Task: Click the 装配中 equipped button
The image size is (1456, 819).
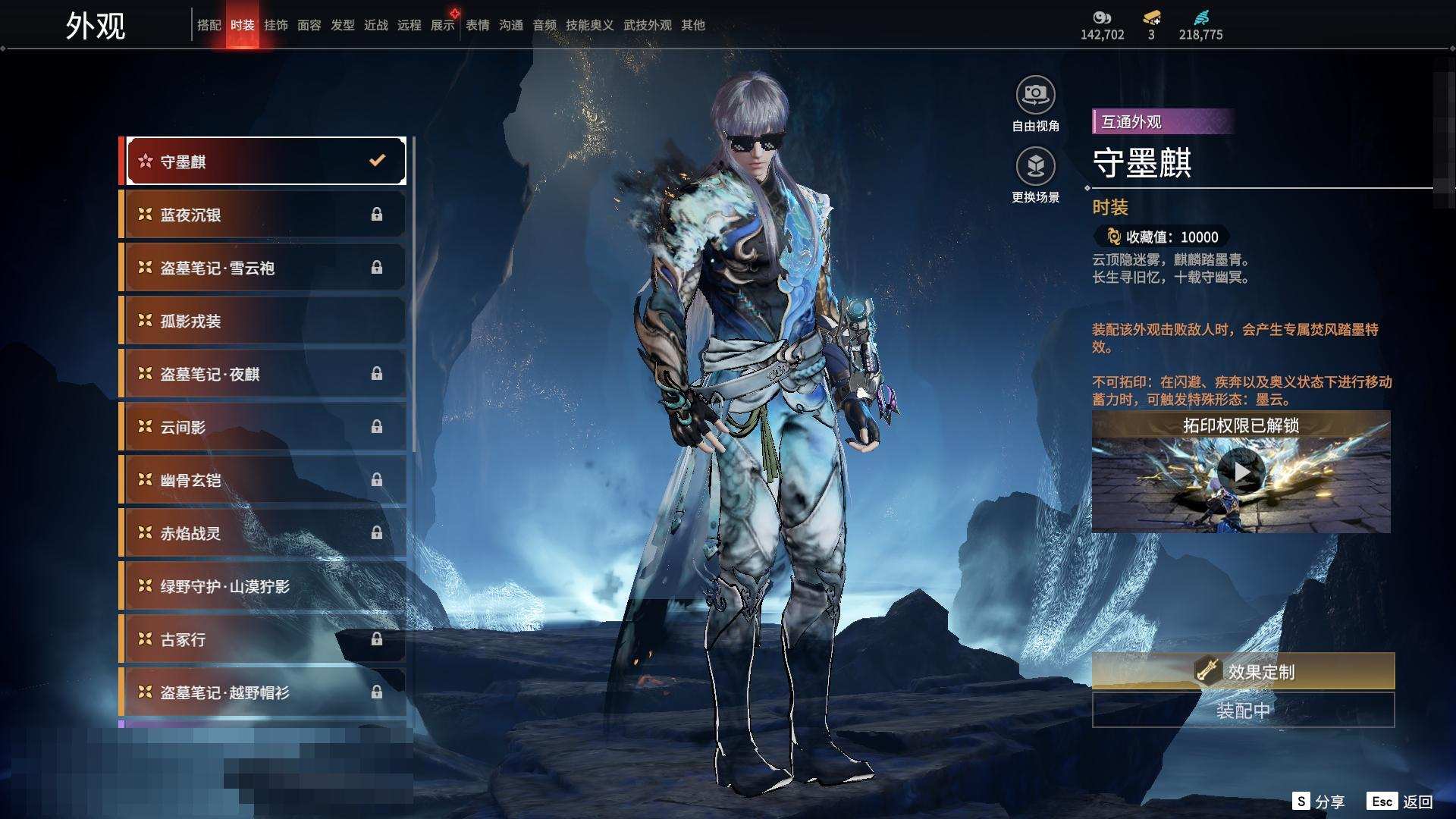Action: (1243, 711)
